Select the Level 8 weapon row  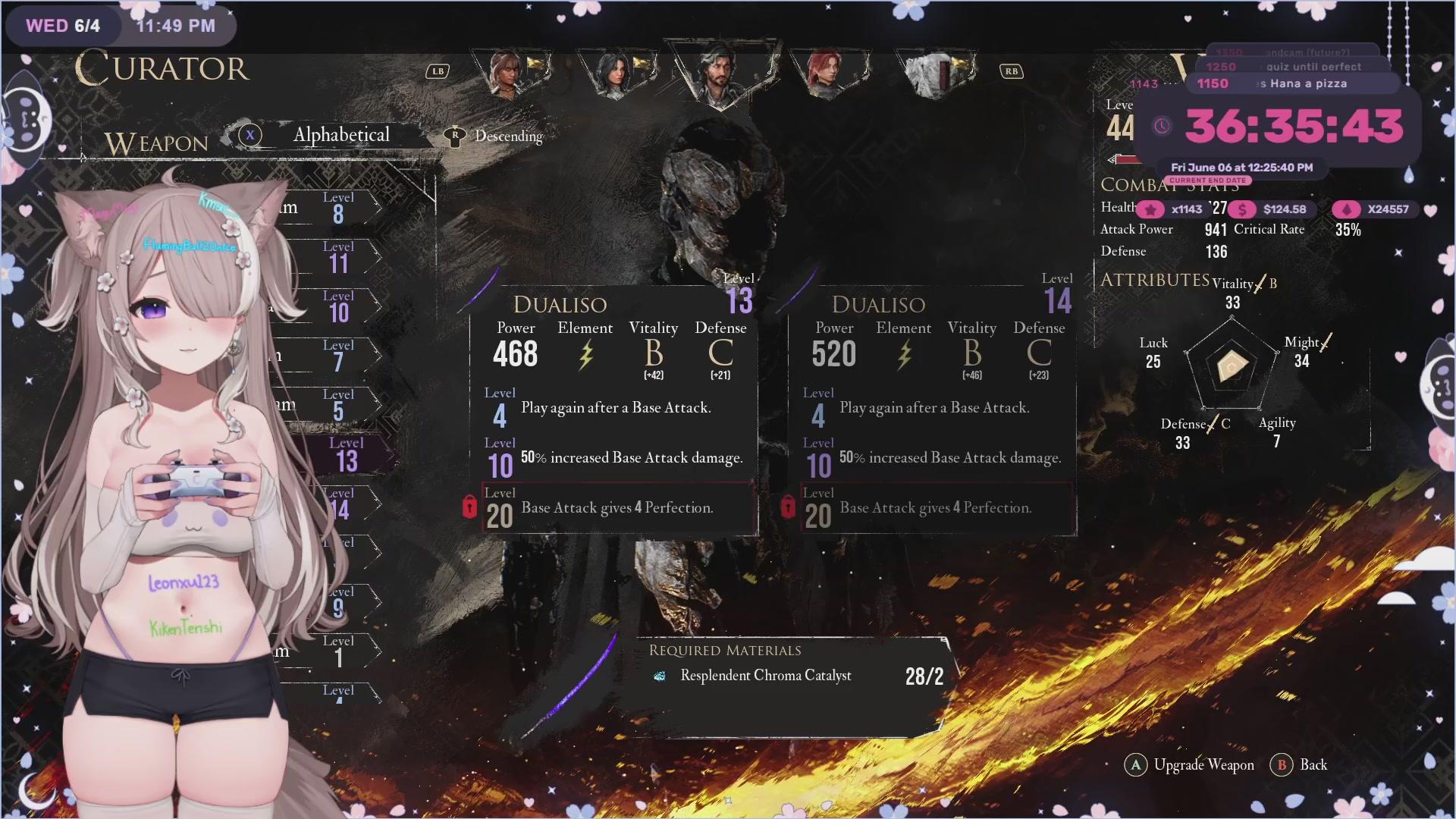pyautogui.click(x=338, y=208)
